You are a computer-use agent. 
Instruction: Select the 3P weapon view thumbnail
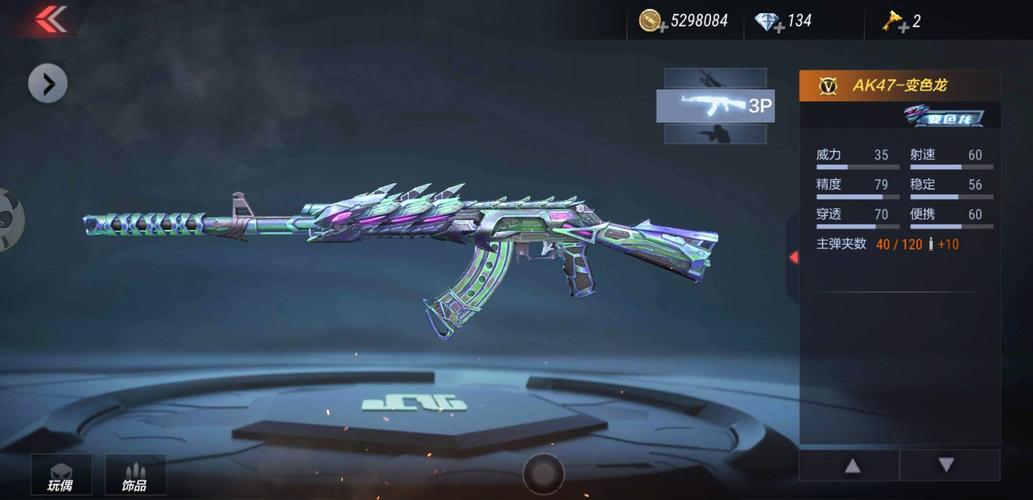point(715,105)
